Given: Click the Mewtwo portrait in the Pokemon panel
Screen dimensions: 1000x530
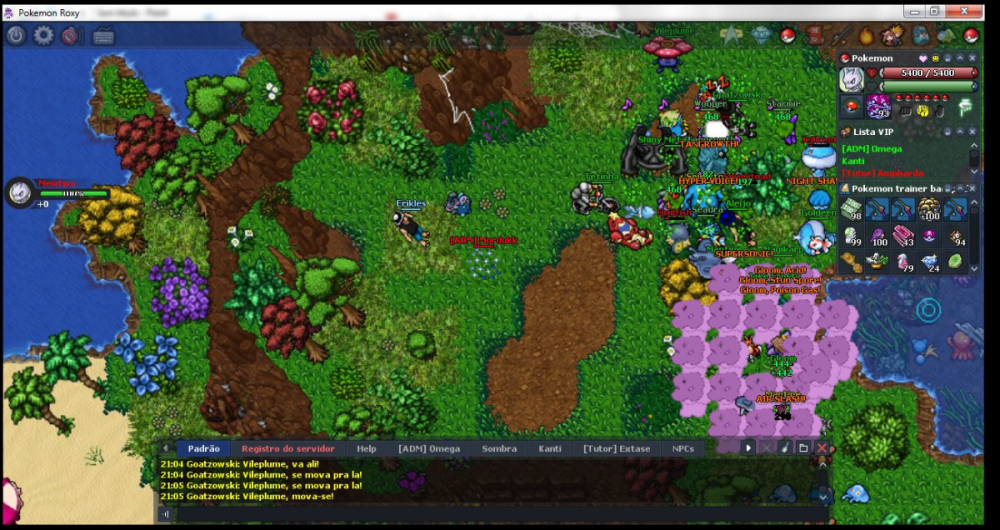Looking at the screenshot, I should (852, 80).
